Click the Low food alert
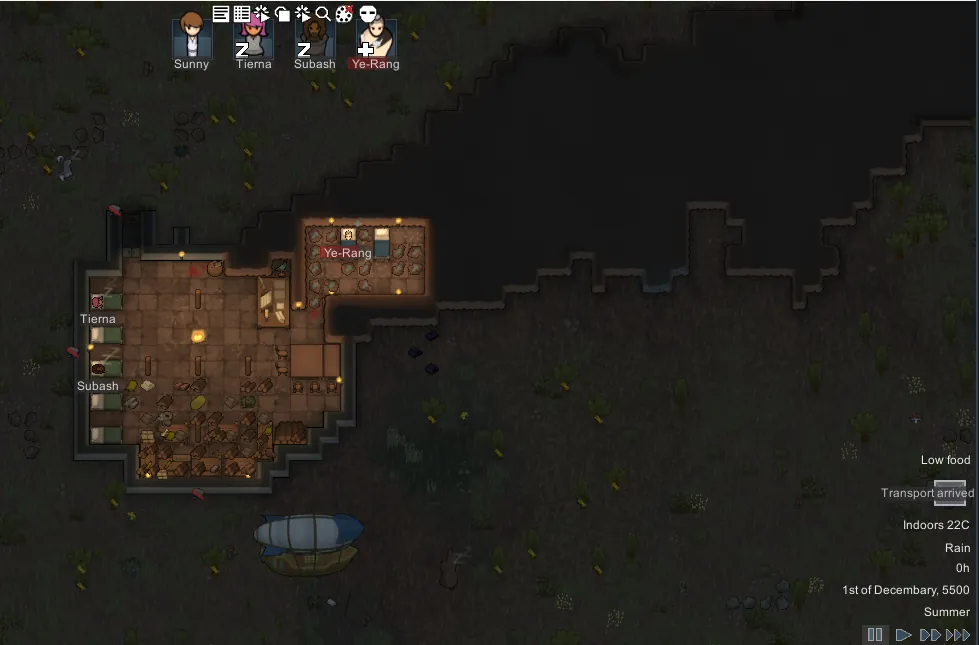 [945, 460]
